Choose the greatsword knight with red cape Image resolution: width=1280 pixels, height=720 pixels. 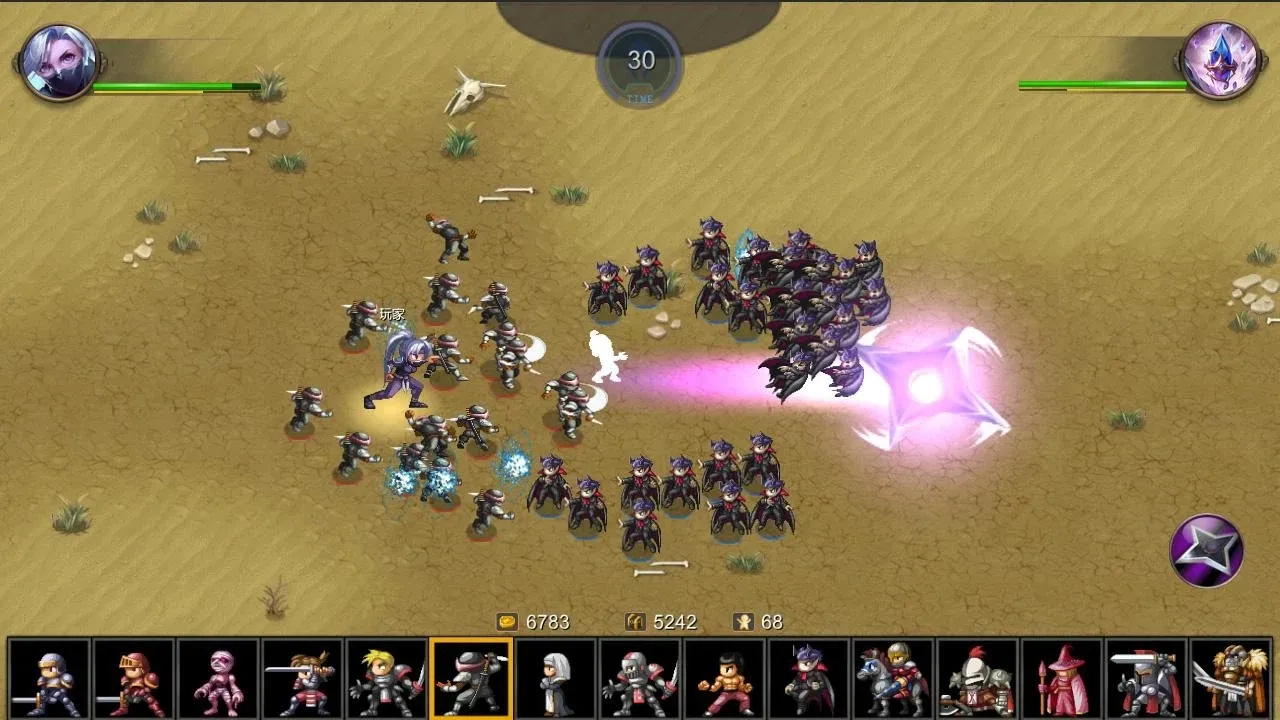(x=1146, y=679)
